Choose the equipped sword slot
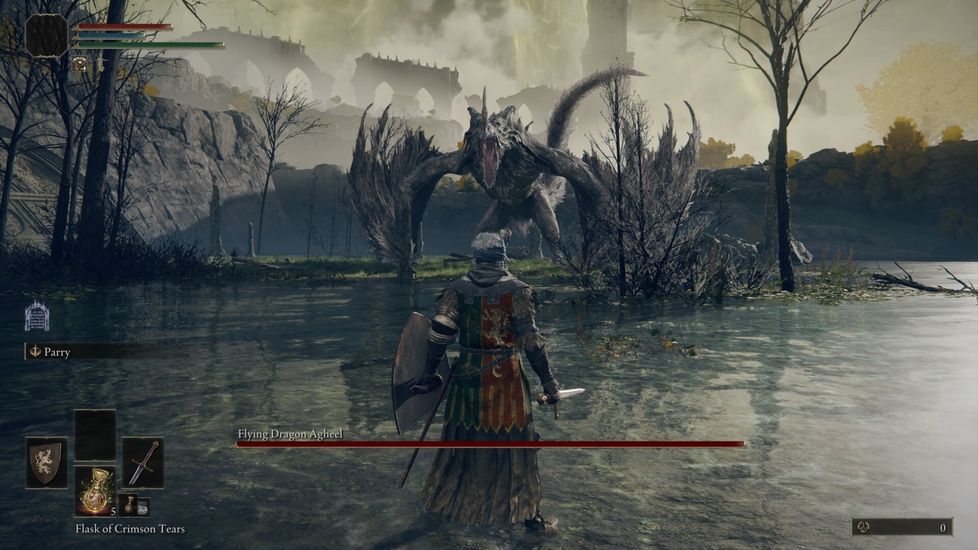 click(x=143, y=462)
